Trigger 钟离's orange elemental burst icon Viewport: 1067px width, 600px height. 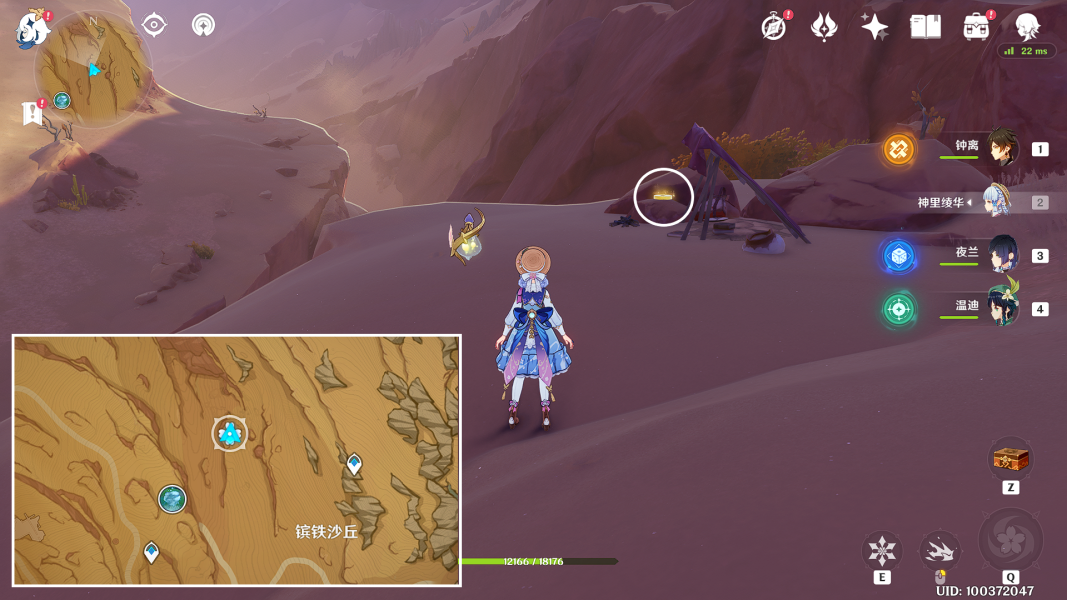click(899, 150)
